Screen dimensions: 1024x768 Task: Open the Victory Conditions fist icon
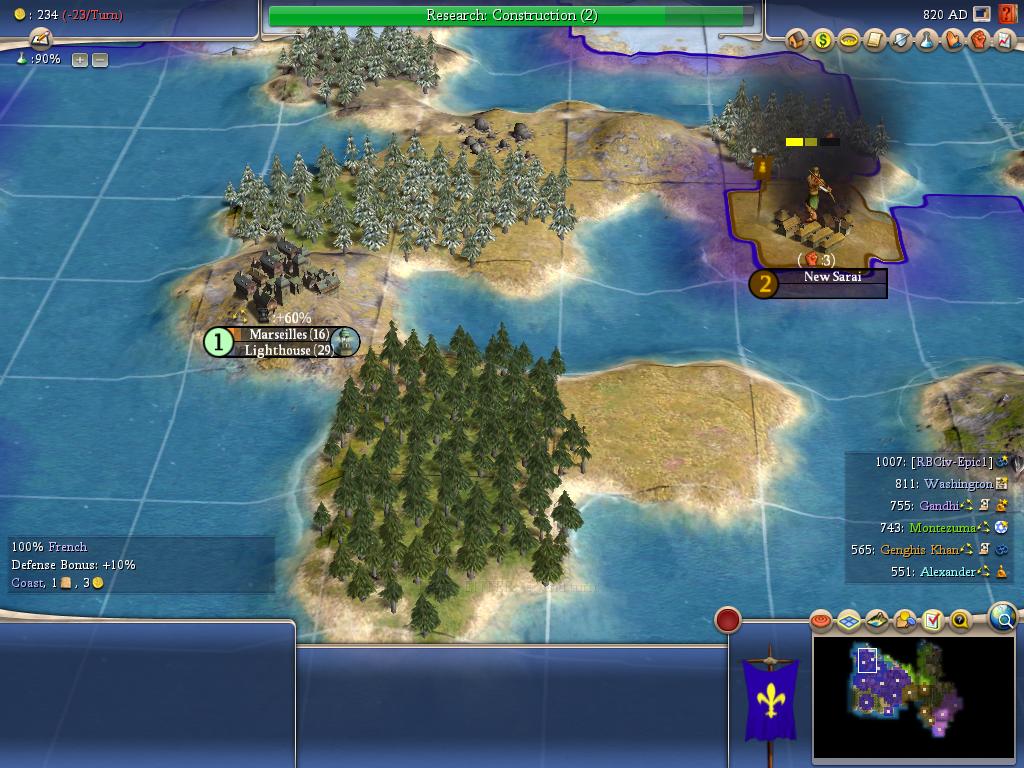[979, 40]
